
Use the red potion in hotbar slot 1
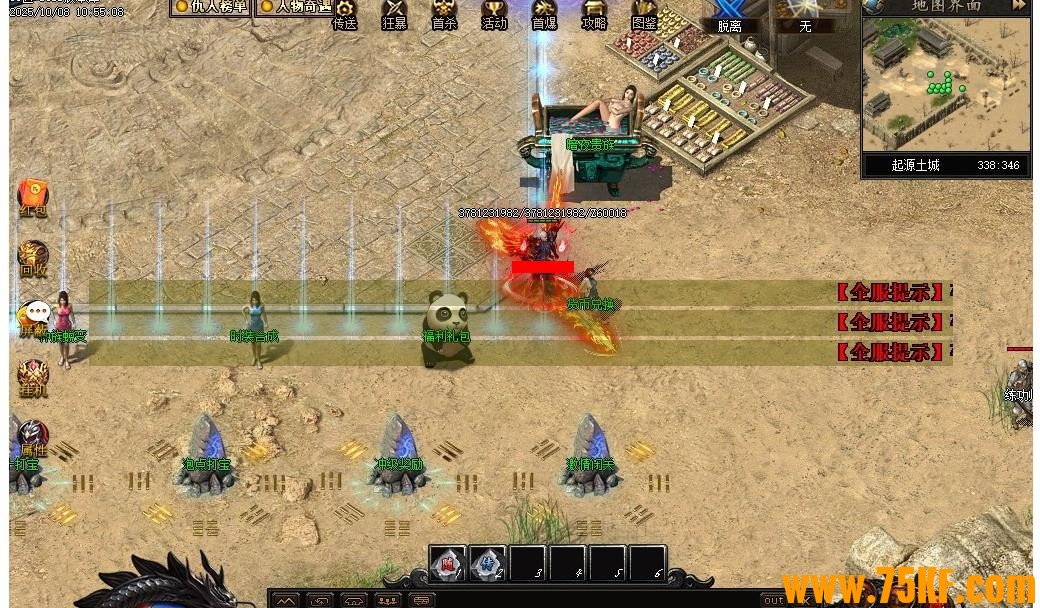click(448, 564)
